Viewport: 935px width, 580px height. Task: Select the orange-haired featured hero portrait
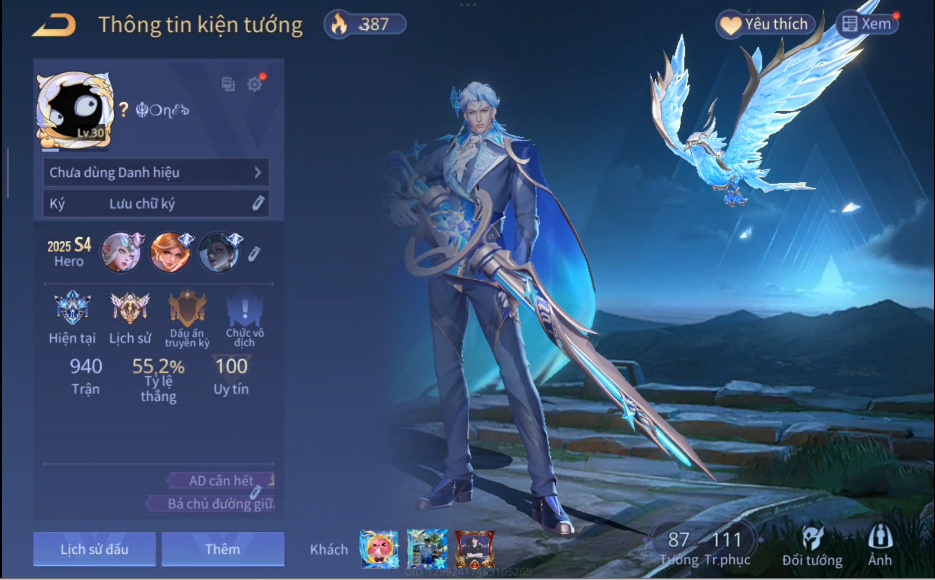point(170,252)
